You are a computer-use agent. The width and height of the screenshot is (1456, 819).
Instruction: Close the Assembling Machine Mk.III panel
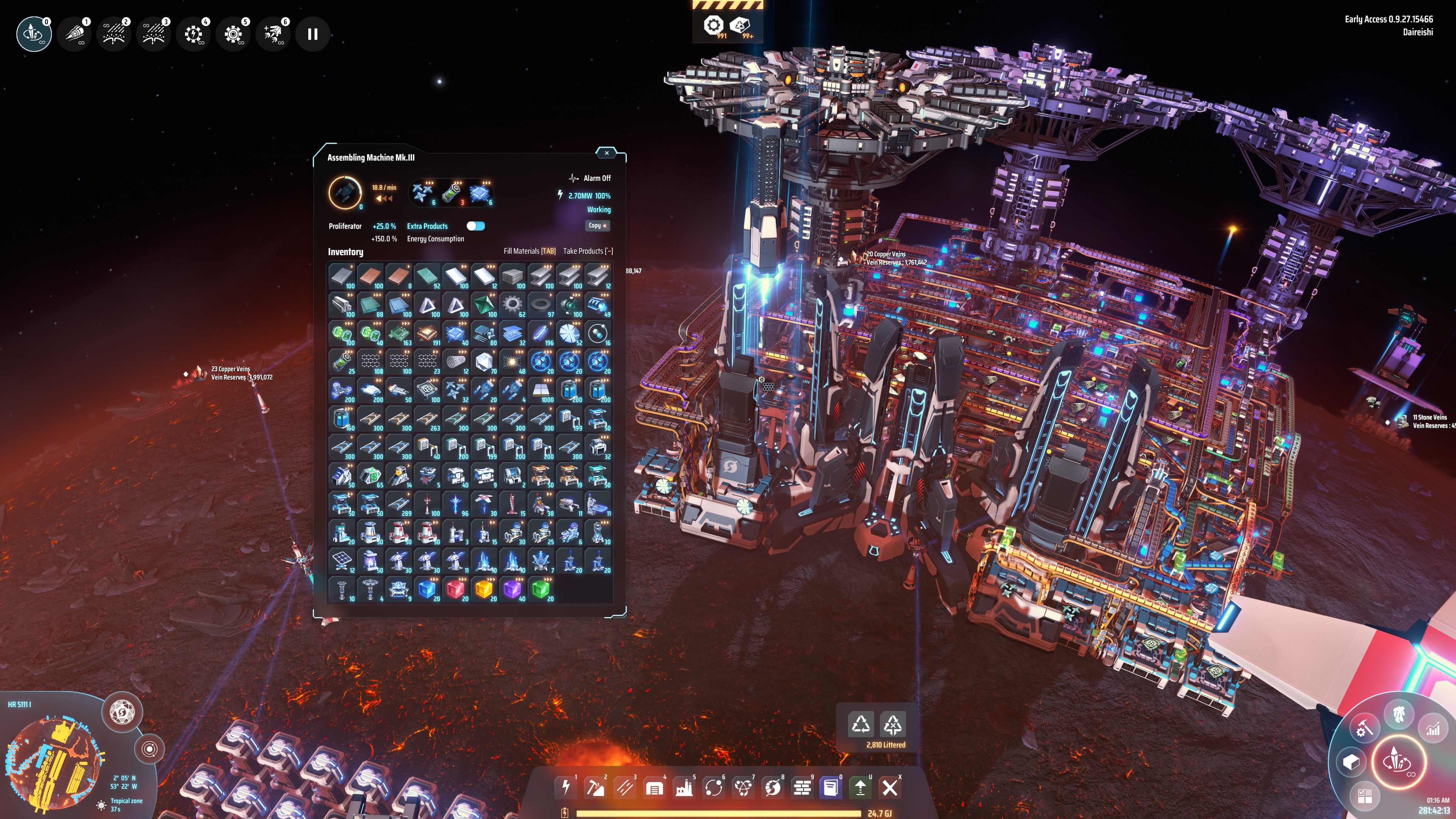click(x=607, y=152)
